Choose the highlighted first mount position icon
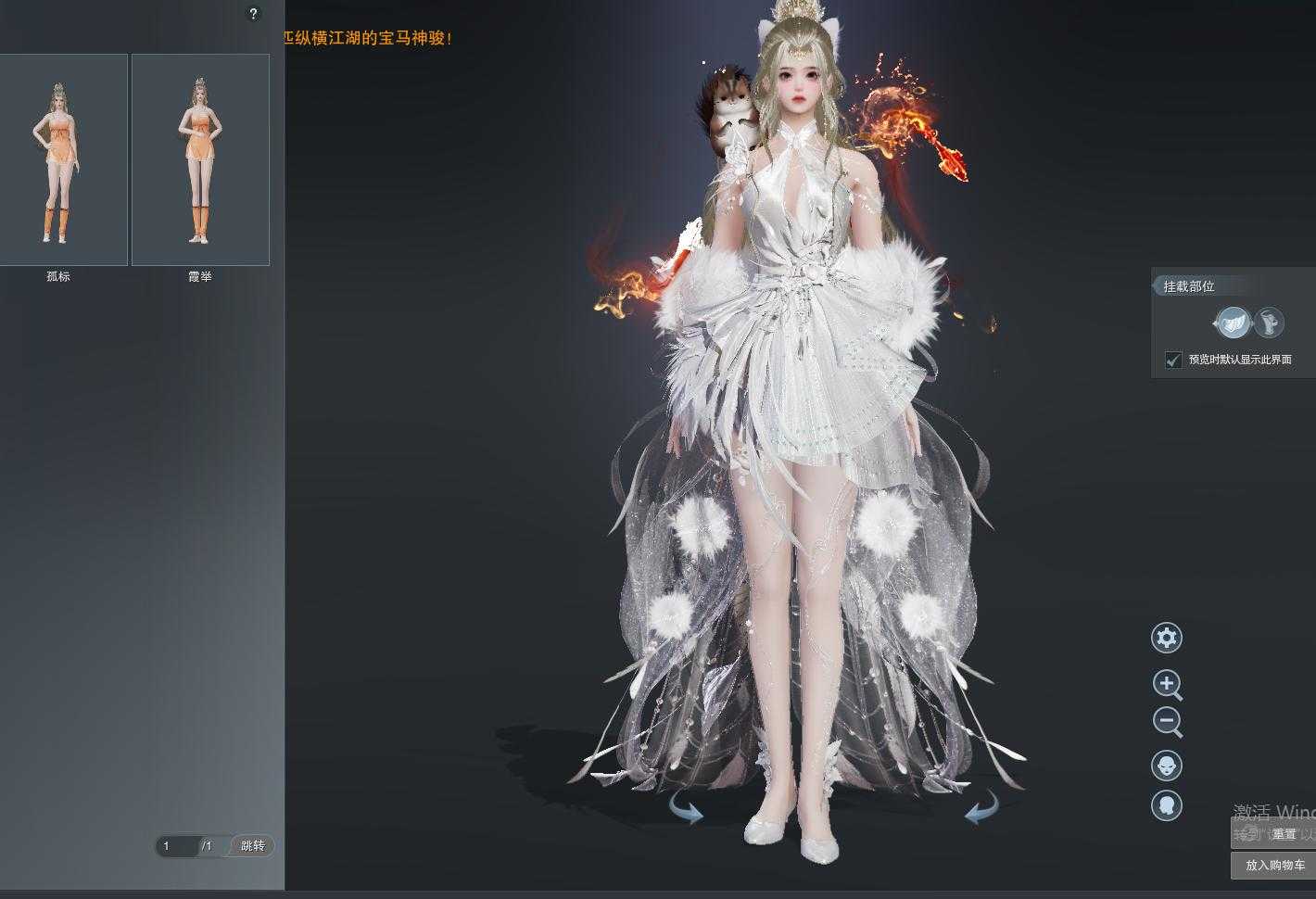The width and height of the screenshot is (1316, 899). pos(1233,323)
